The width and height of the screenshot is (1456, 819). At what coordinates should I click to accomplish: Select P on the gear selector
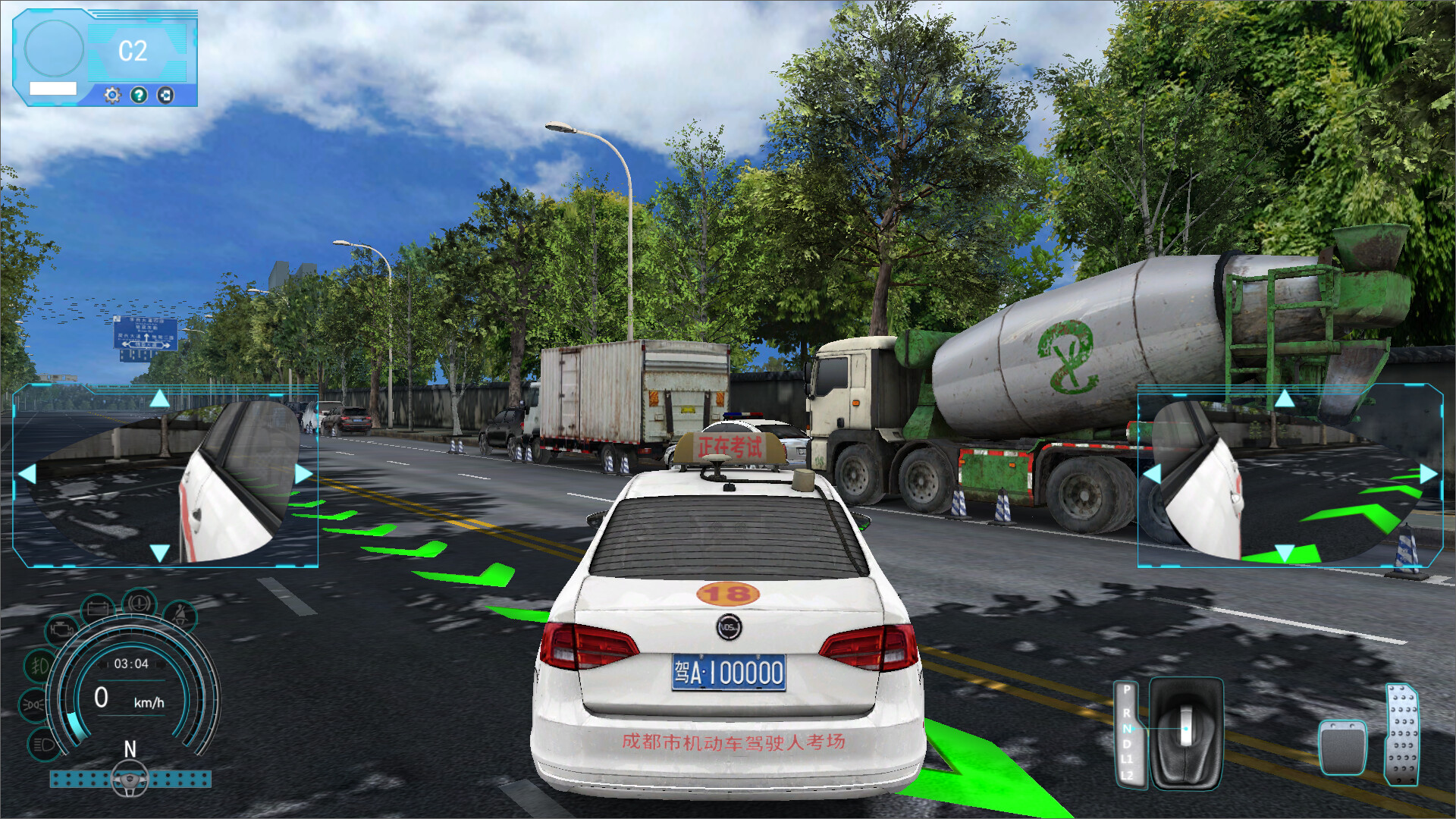pos(1127,689)
